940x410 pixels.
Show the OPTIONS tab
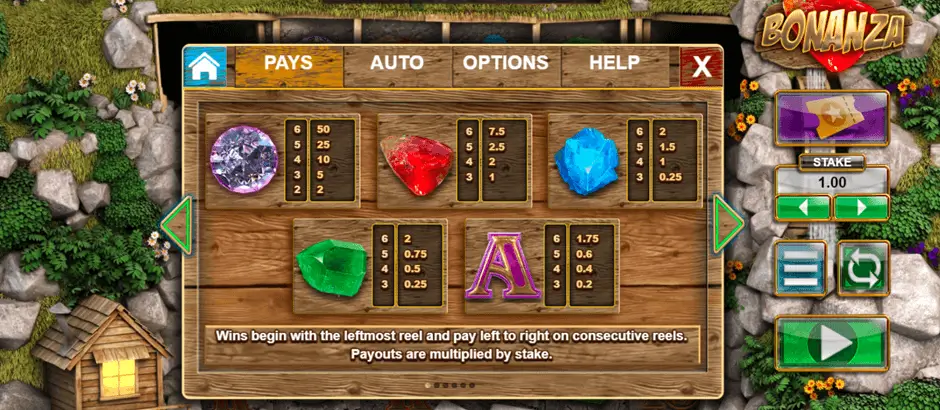point(505,64)
